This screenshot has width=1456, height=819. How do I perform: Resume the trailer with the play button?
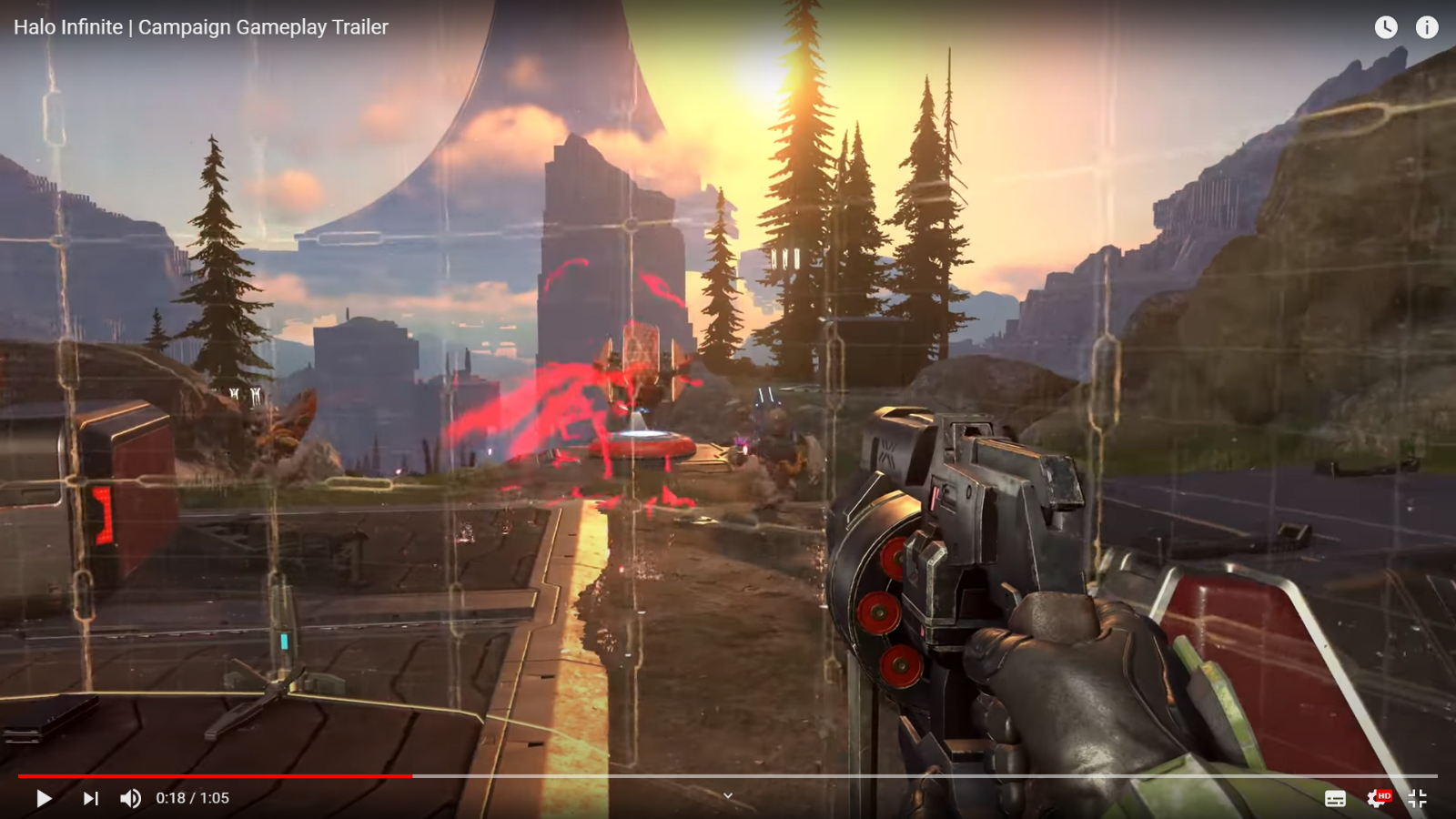[43, 798]
